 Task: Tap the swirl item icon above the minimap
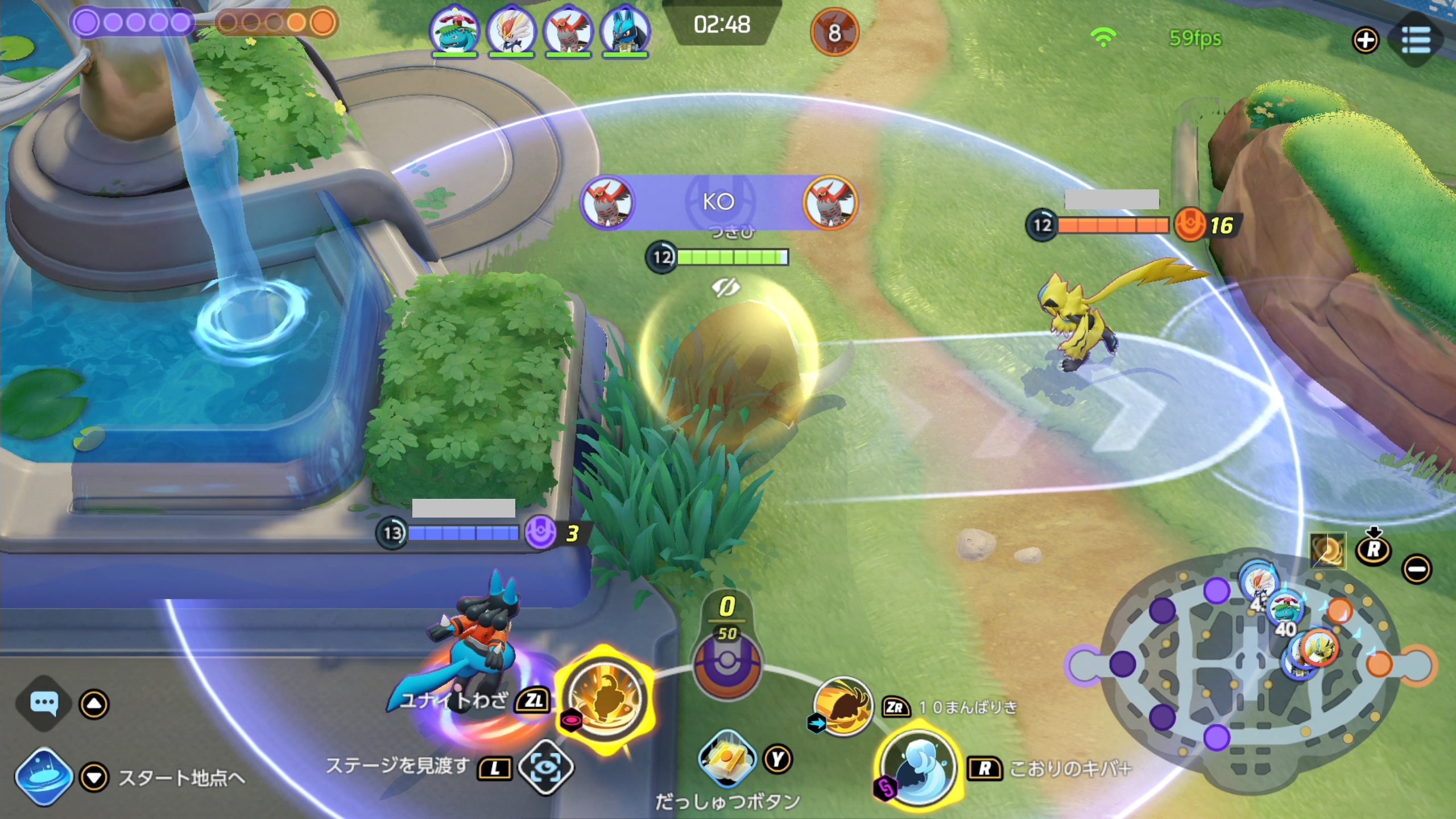1327,550
